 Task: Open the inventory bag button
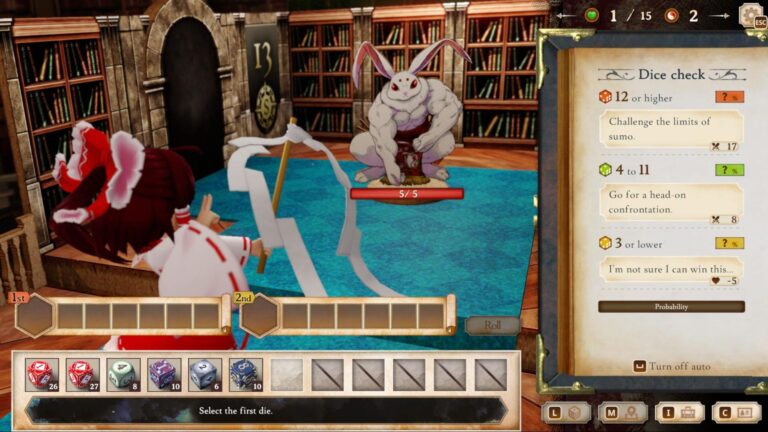pos(679,412)
